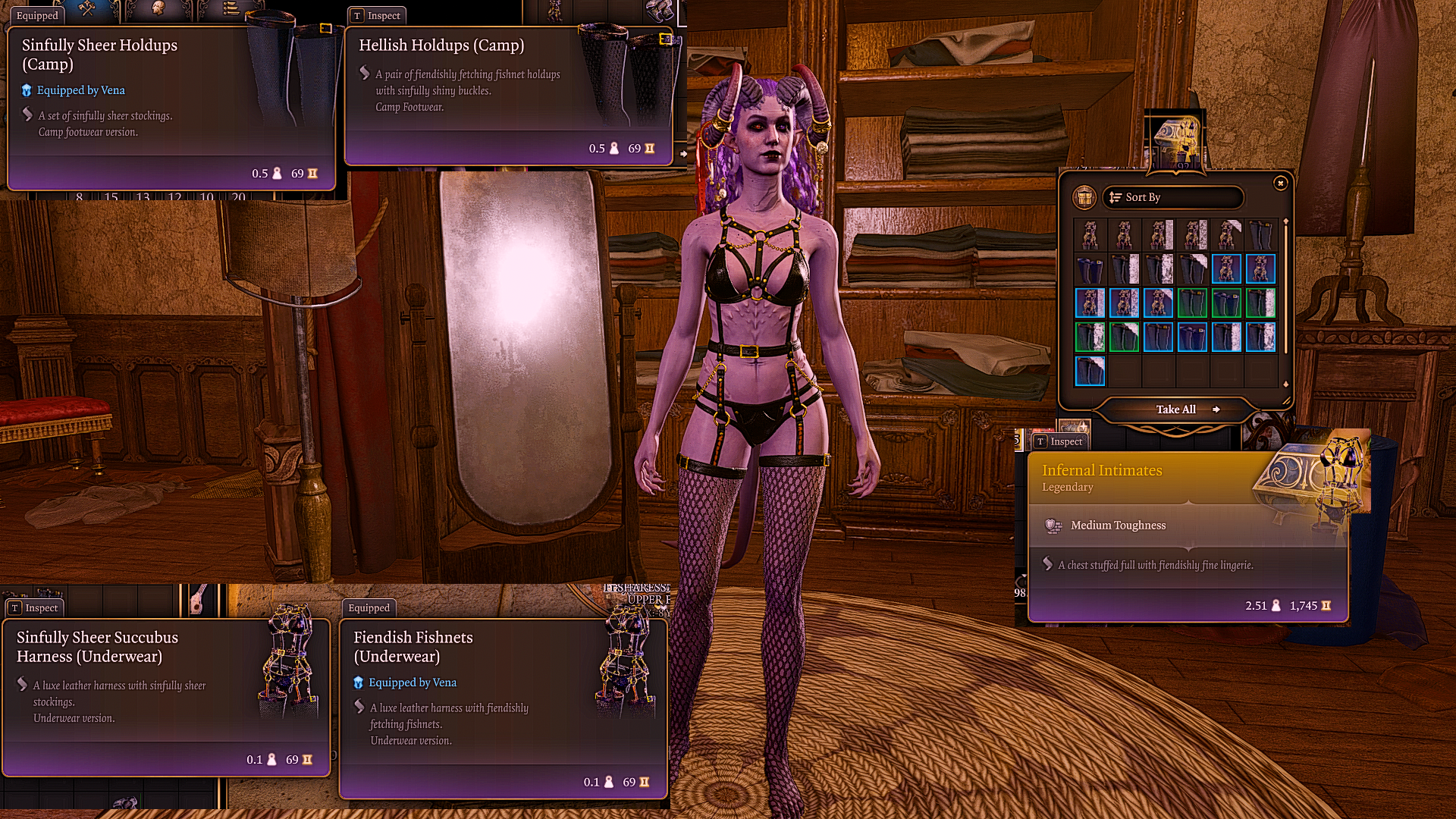Click the container grid's scroll-down arrow
The image size is (1456, 819).
click(x=1285, y=384)
